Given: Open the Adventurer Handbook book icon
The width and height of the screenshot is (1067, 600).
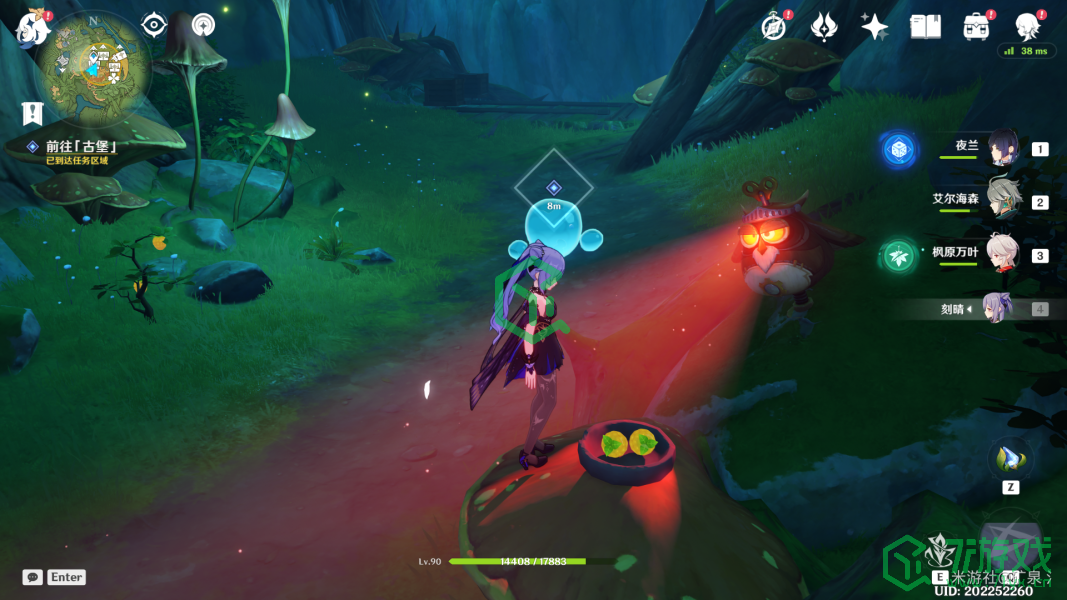Looking at the screenshot, I should pyautogui.click(x=925, y=27).
